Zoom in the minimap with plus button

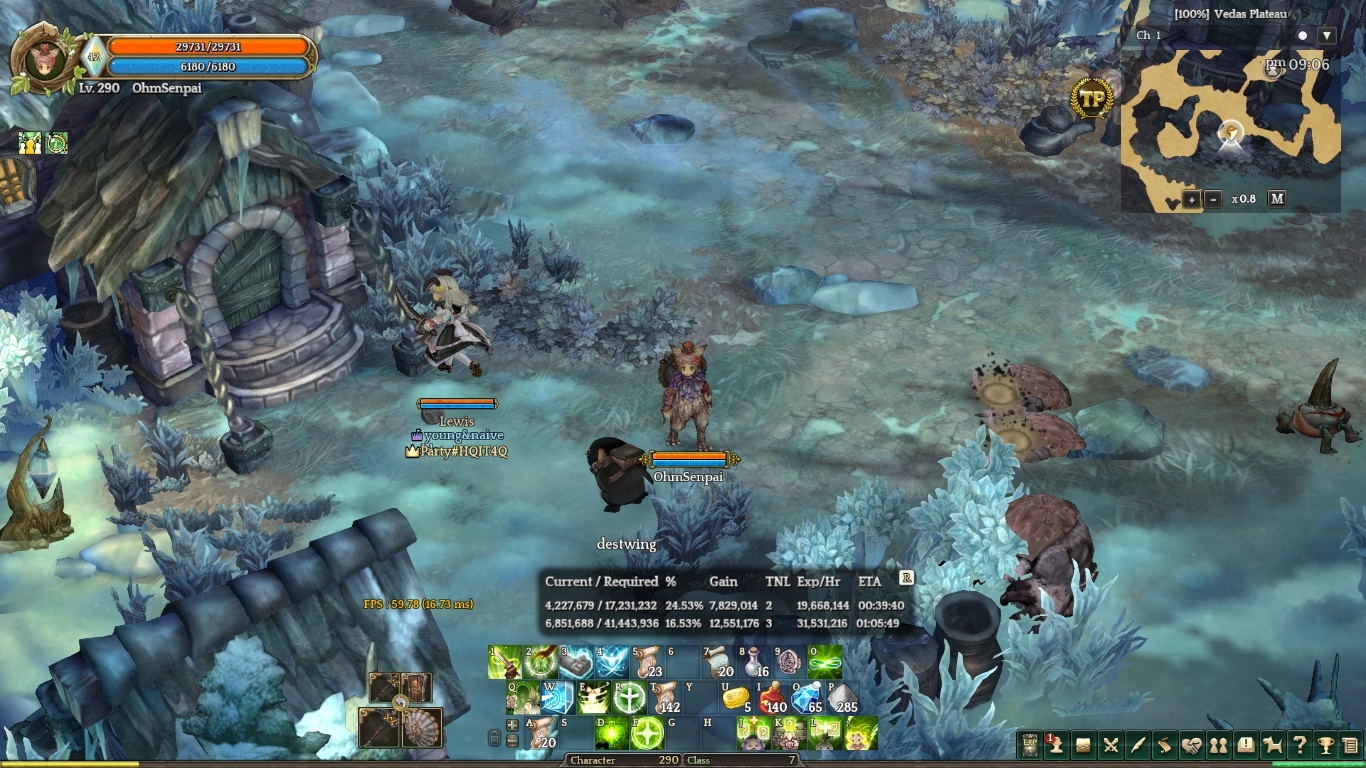(1192, 199)
